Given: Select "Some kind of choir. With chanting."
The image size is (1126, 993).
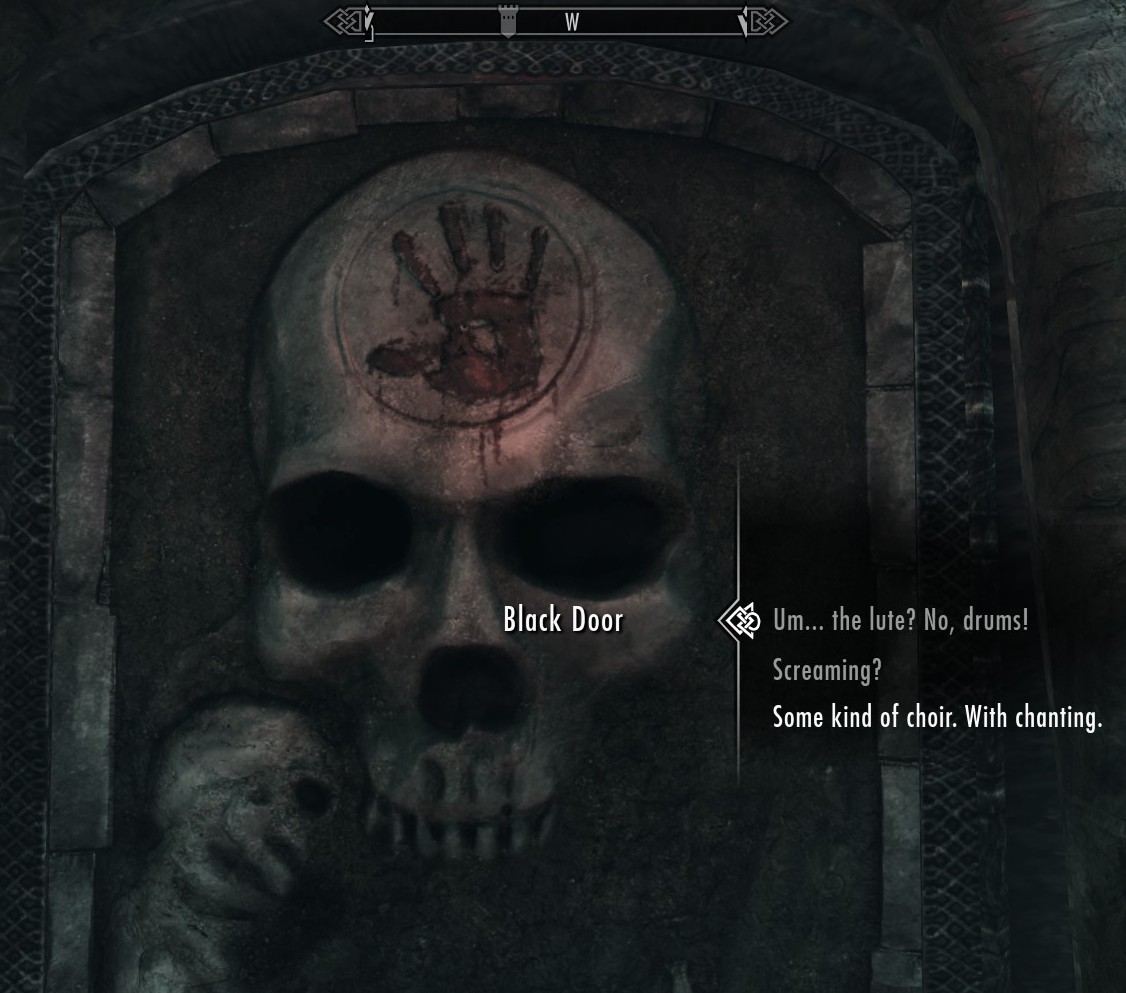Looking at the screenshot, I should click(x=937, y=717).
